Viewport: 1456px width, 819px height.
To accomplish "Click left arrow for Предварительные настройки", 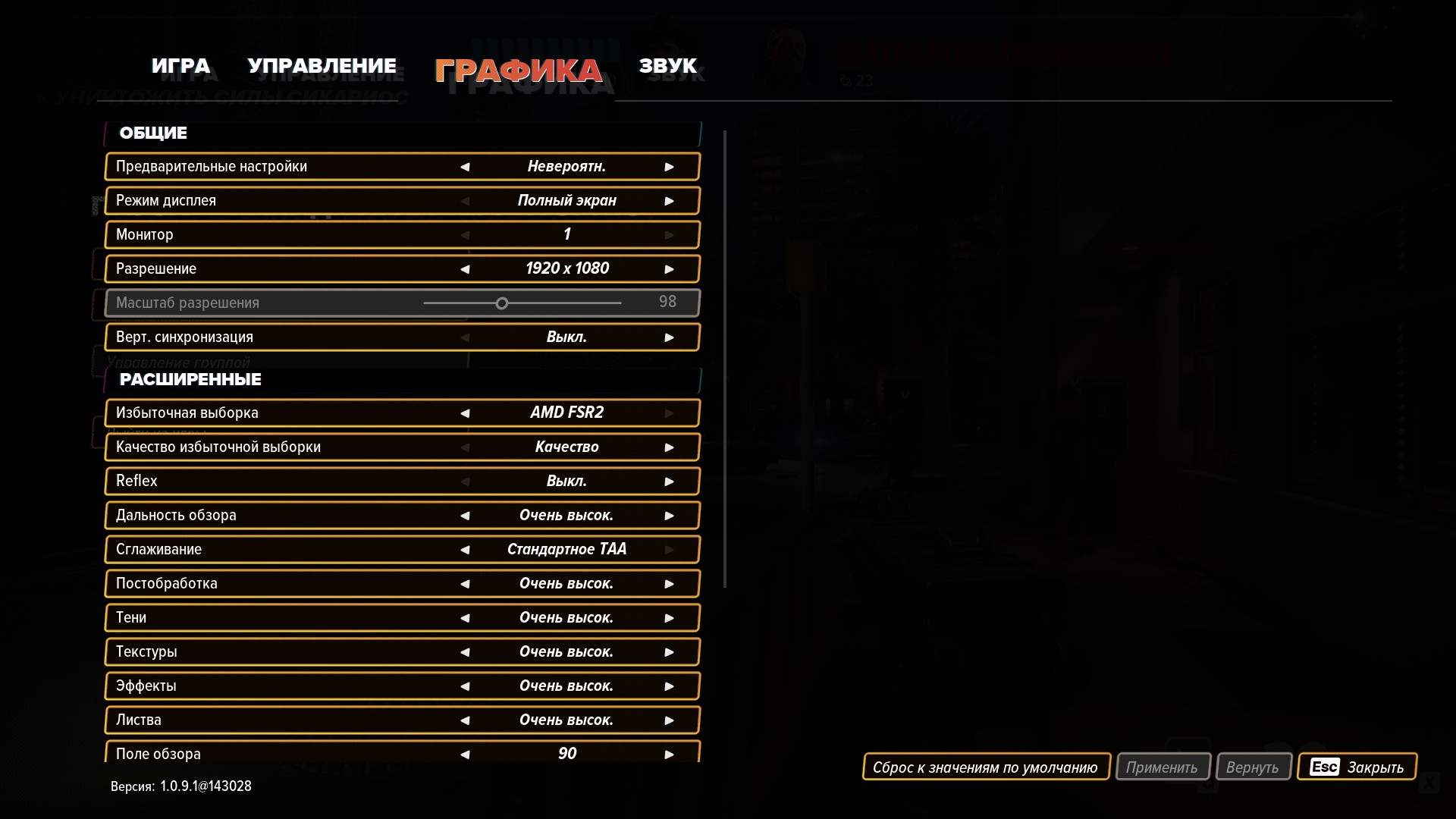I will 465,167.
